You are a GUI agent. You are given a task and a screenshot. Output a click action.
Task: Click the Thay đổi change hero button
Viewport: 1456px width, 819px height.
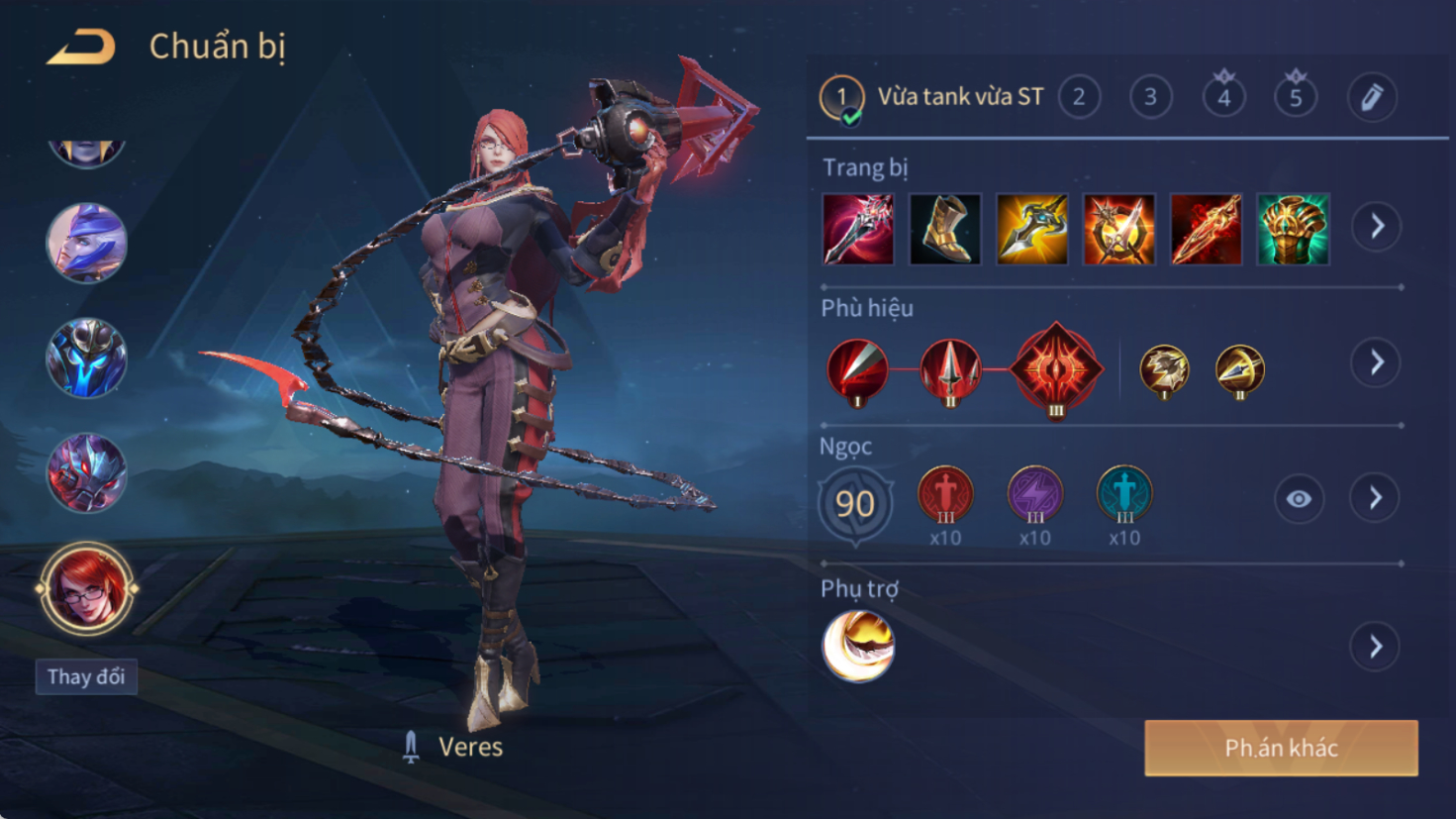[86, 676]
